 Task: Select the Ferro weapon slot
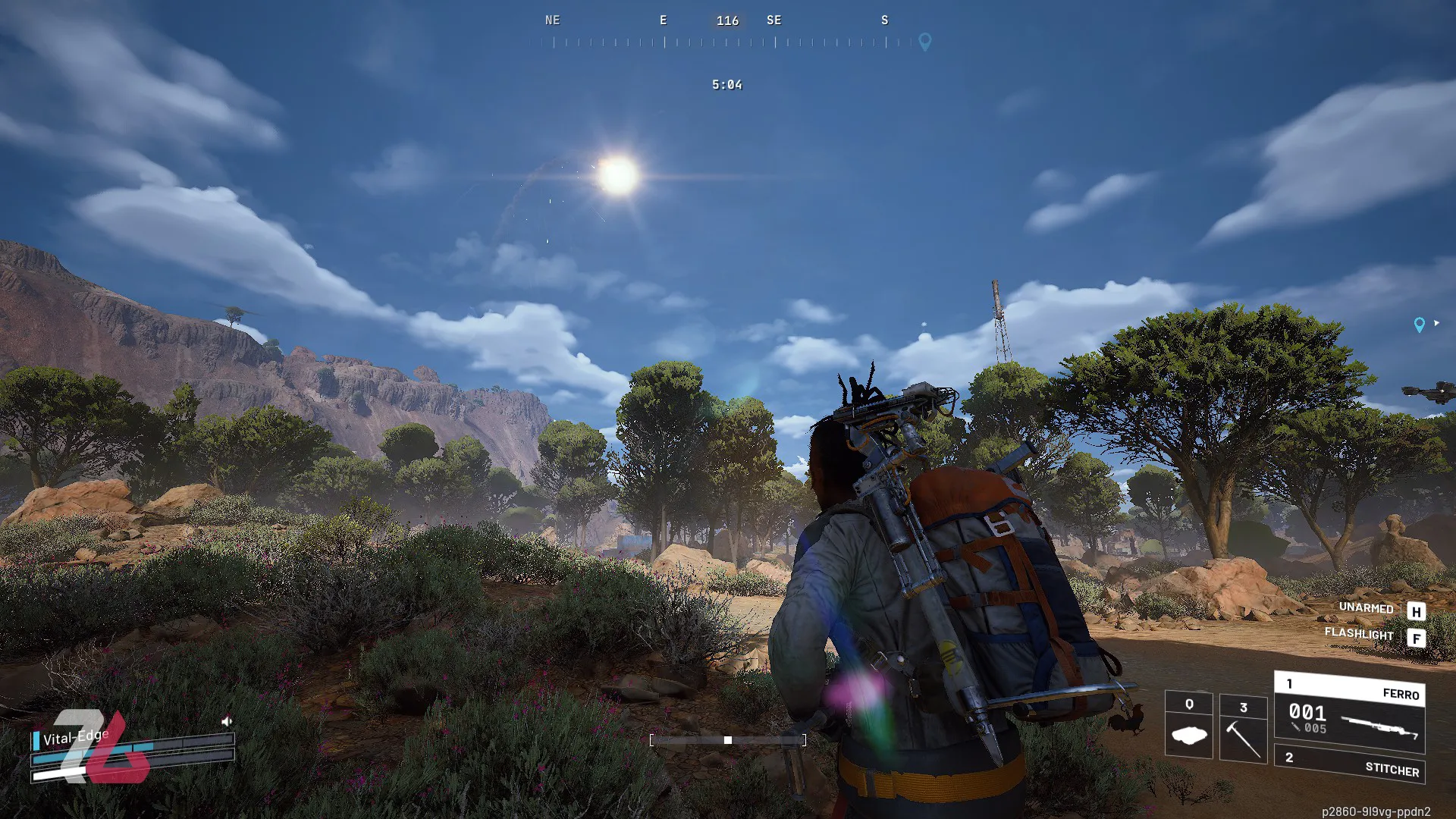tap(1350, 711)
